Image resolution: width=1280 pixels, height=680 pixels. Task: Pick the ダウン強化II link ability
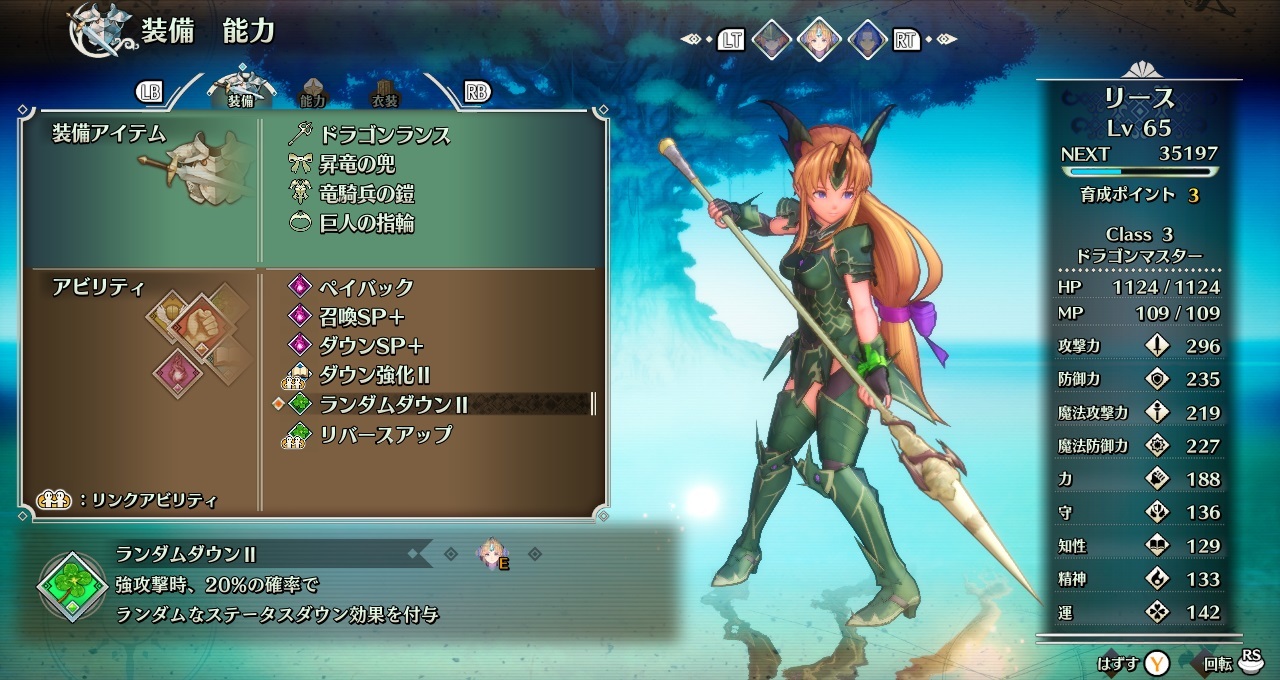point(374,376)
